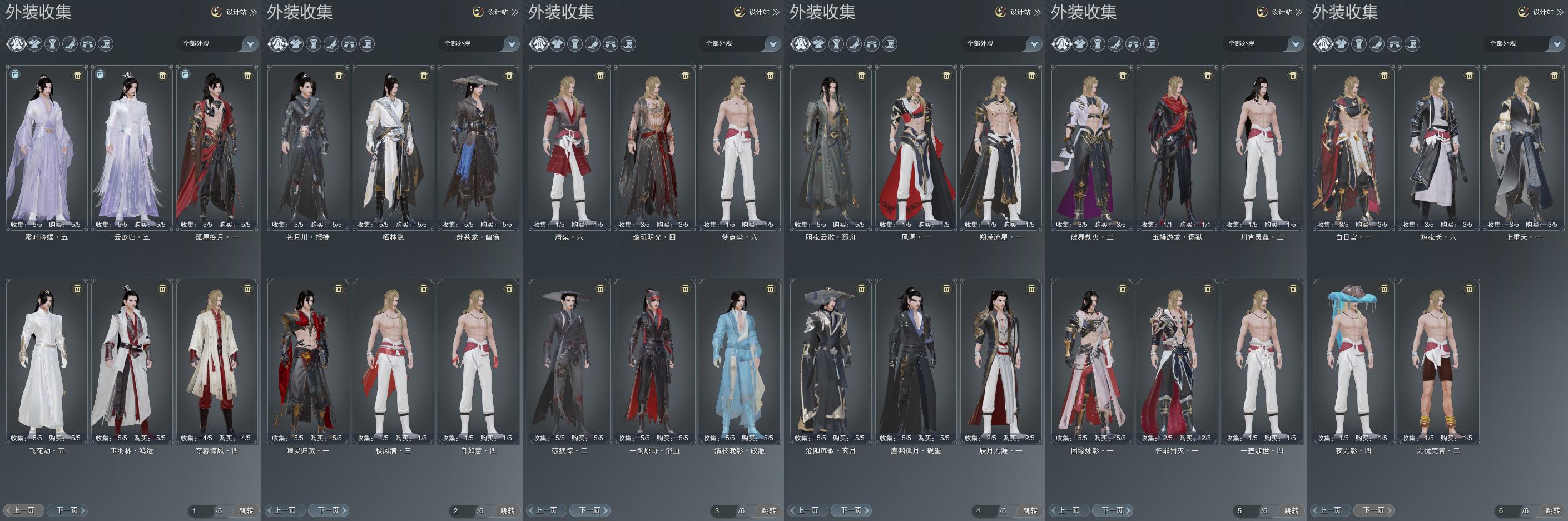Open the 清枝晓影·皎澈 blue robe outfit
This screenshot has width=1568, height=521.
coord(739,360)
